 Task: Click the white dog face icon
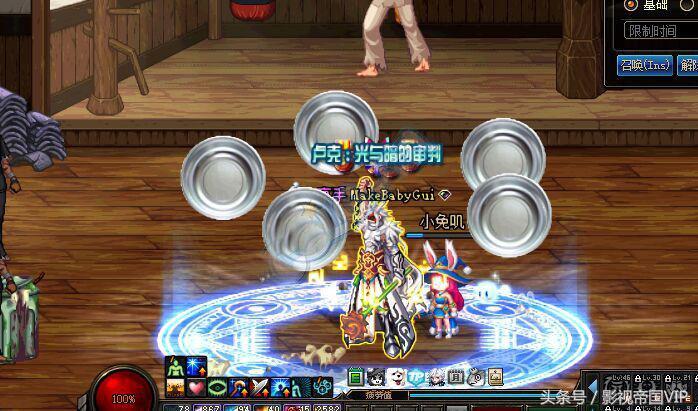pos(396,377)
